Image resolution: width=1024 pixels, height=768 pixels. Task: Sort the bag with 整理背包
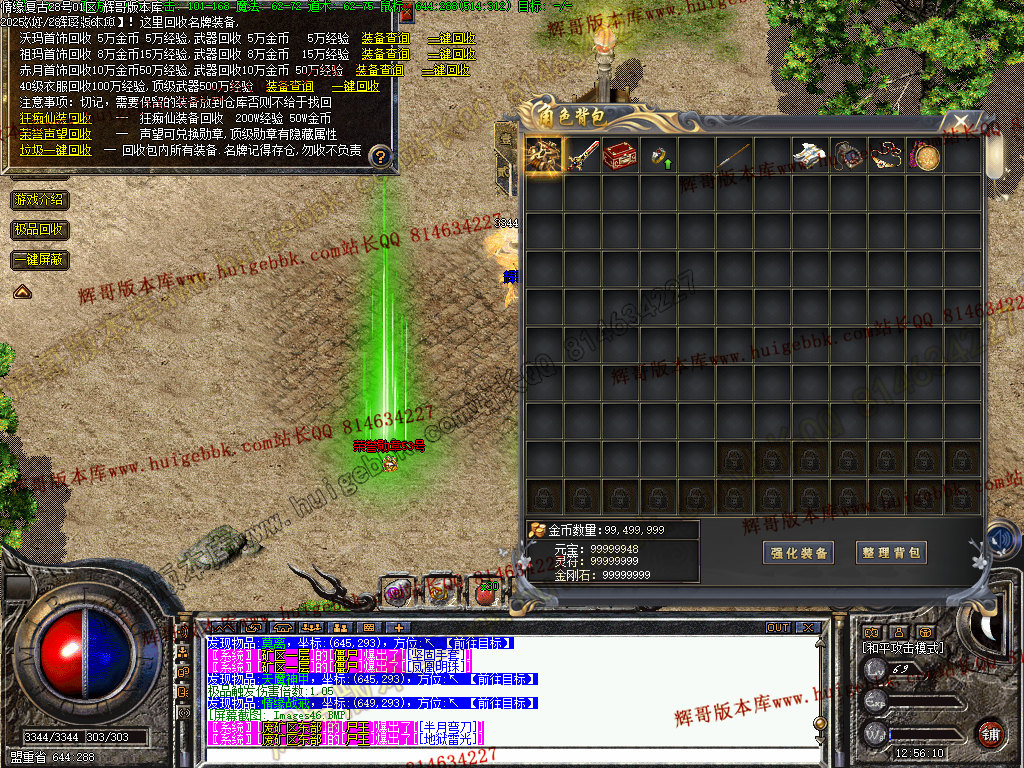(891, 553)
